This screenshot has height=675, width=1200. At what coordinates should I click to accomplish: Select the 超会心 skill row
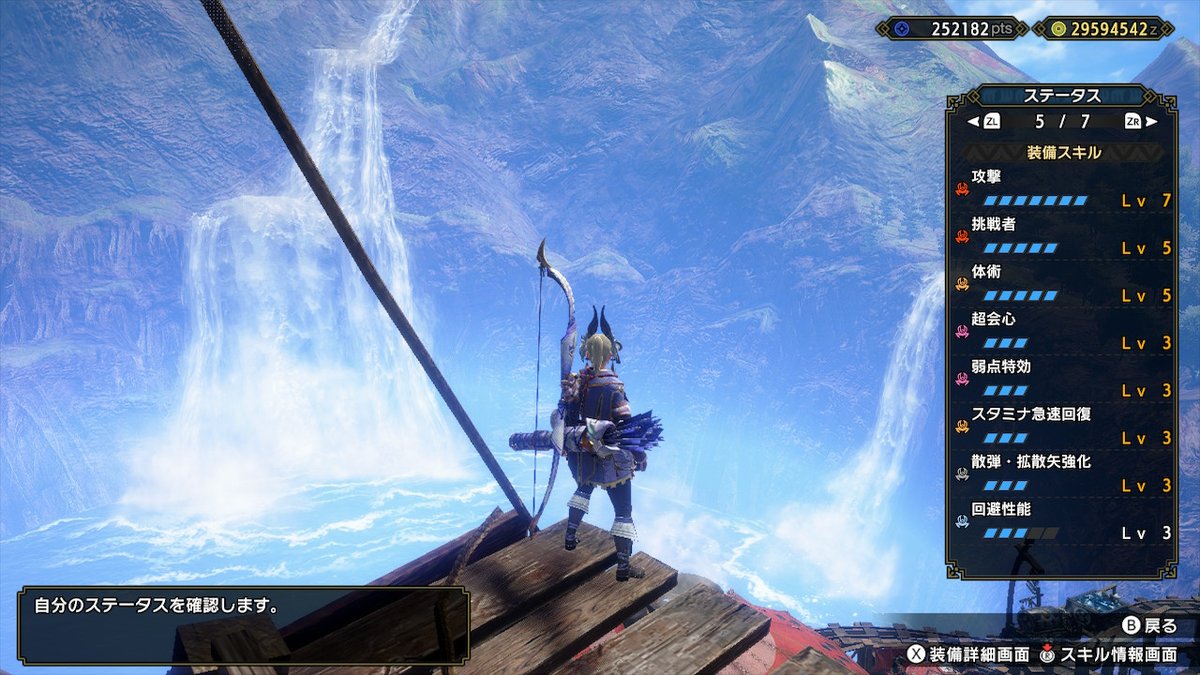(1062, 331)
